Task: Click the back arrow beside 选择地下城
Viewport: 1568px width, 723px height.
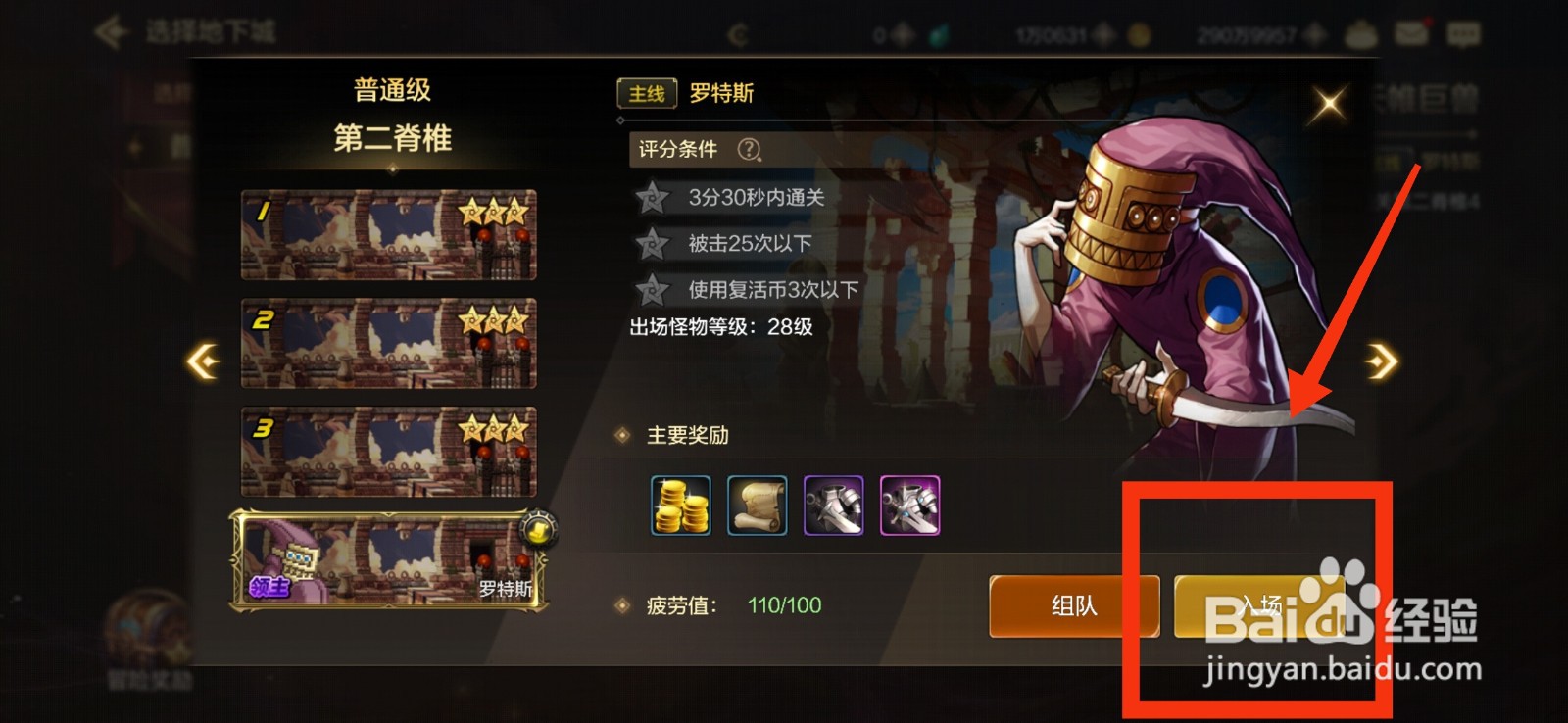Action: click(x=111, y=29)
